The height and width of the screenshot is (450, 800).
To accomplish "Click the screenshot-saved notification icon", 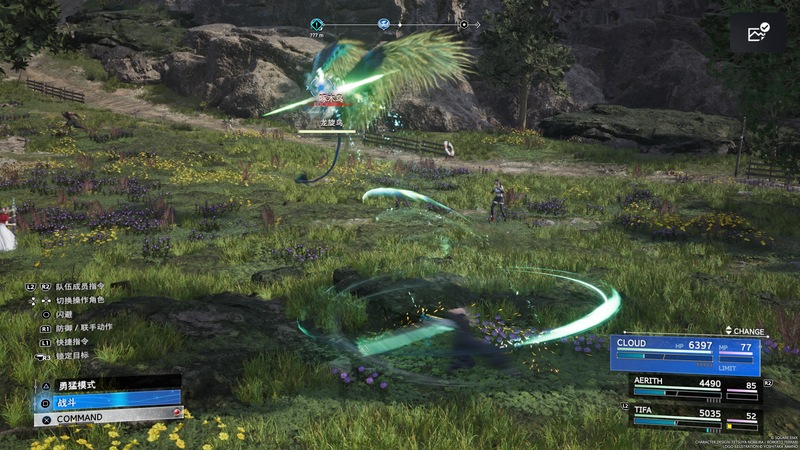I will 757,33.
